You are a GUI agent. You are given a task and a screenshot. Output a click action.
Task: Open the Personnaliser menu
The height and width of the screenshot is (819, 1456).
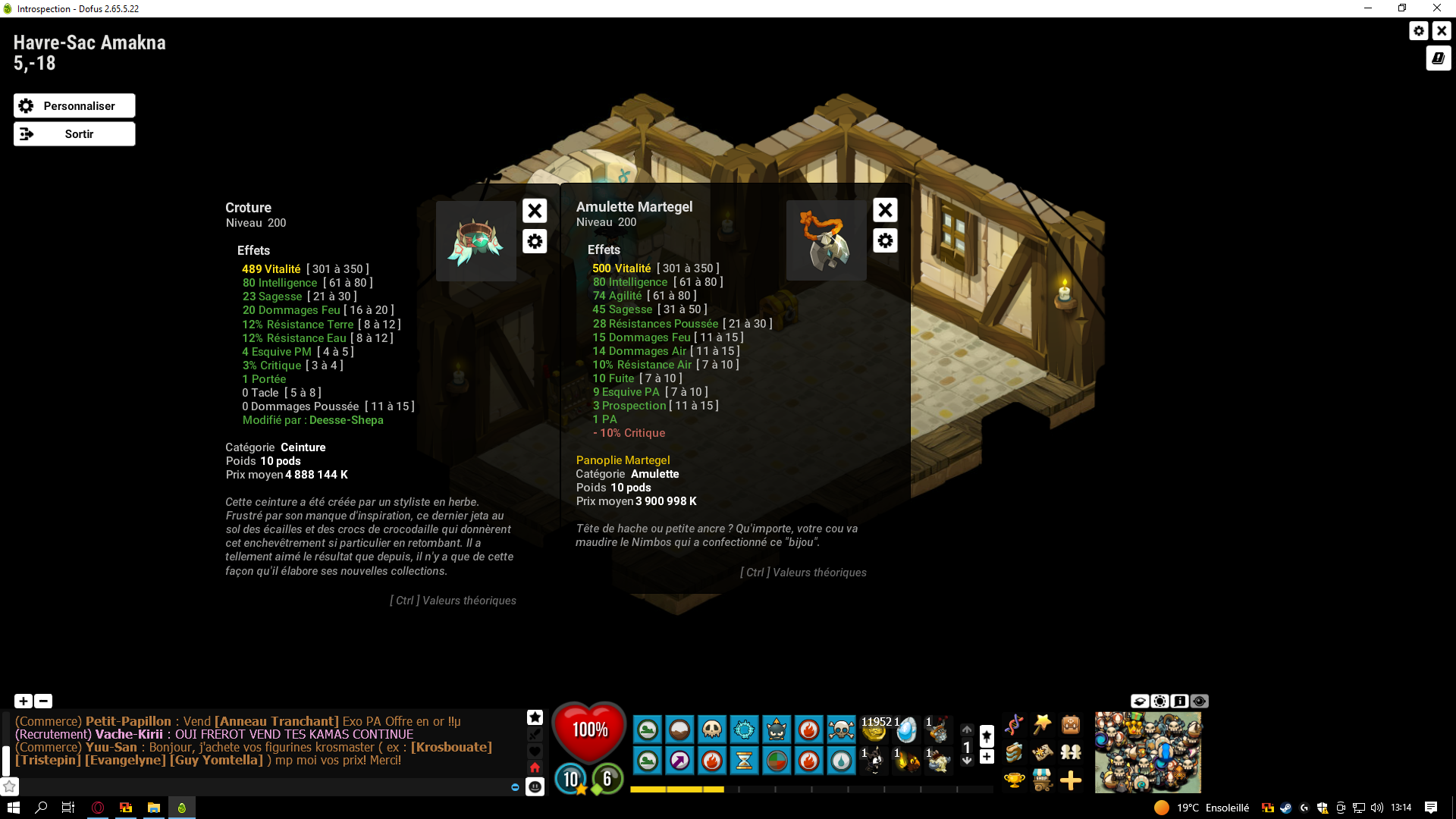74,106
